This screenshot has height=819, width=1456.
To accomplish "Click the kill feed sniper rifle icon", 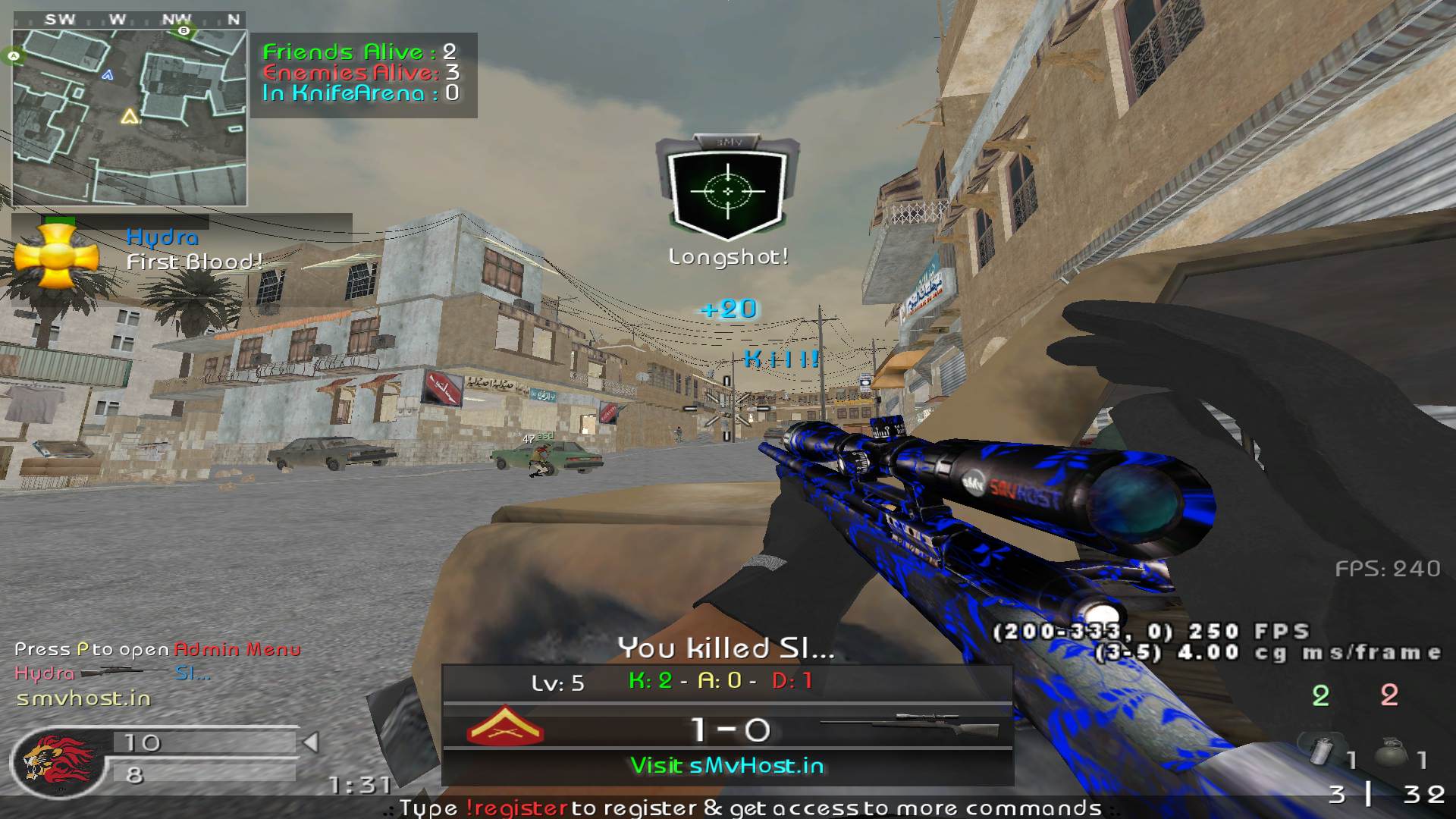I will 124,673.
